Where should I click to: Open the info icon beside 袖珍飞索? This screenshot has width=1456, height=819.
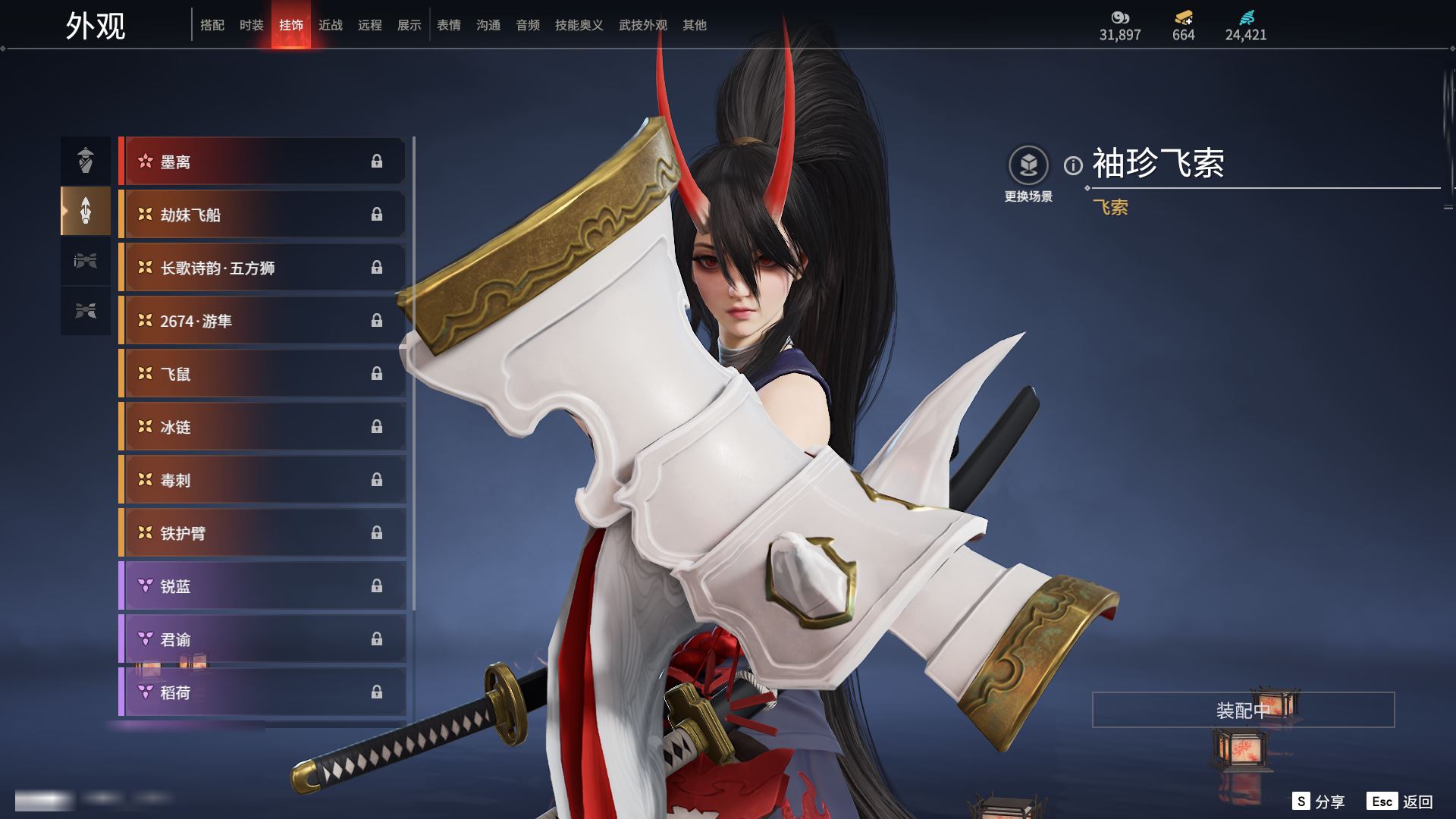click(x=1073, y=165)
